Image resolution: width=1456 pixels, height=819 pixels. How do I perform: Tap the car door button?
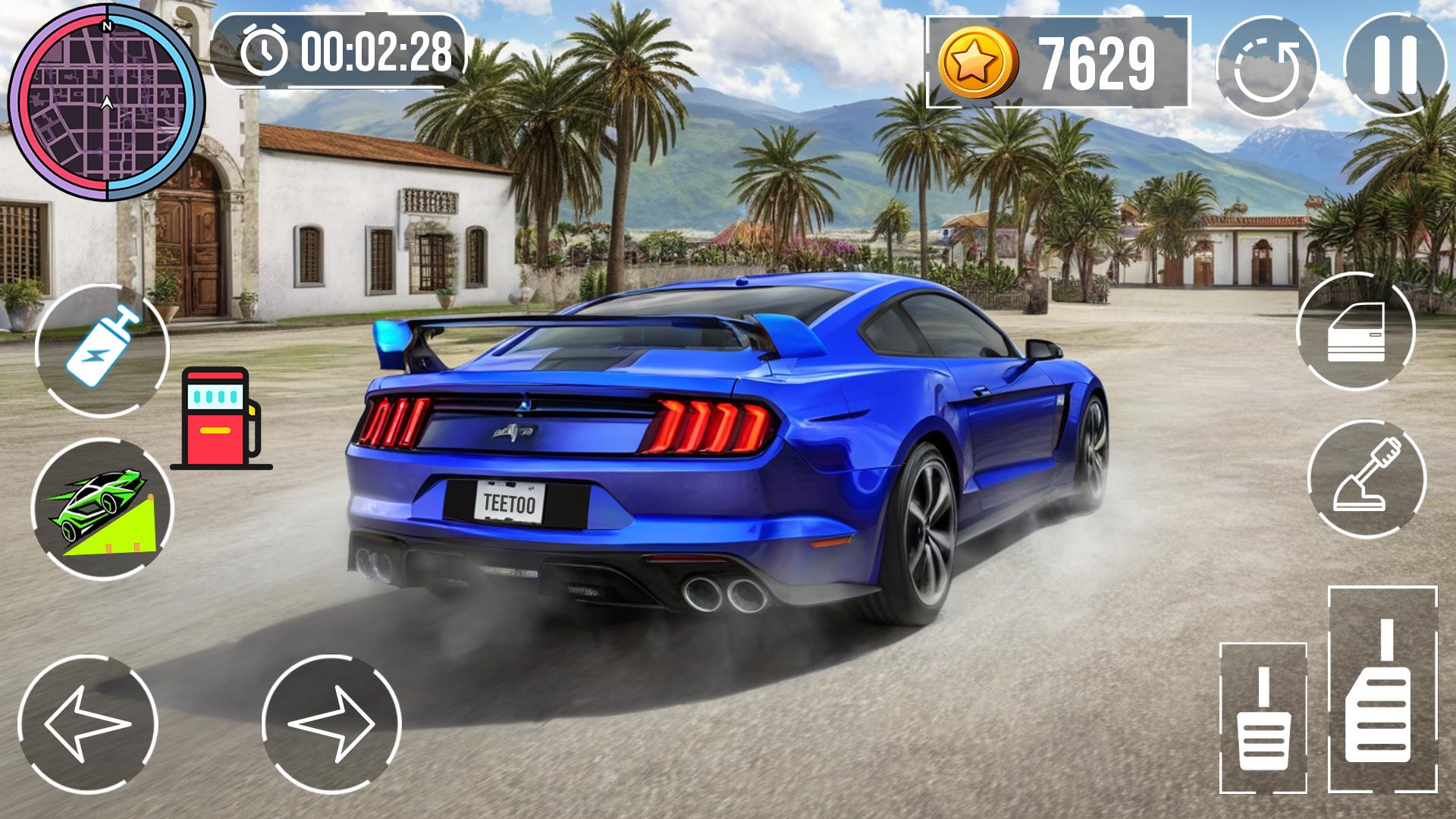click(x=1356, y=331)
